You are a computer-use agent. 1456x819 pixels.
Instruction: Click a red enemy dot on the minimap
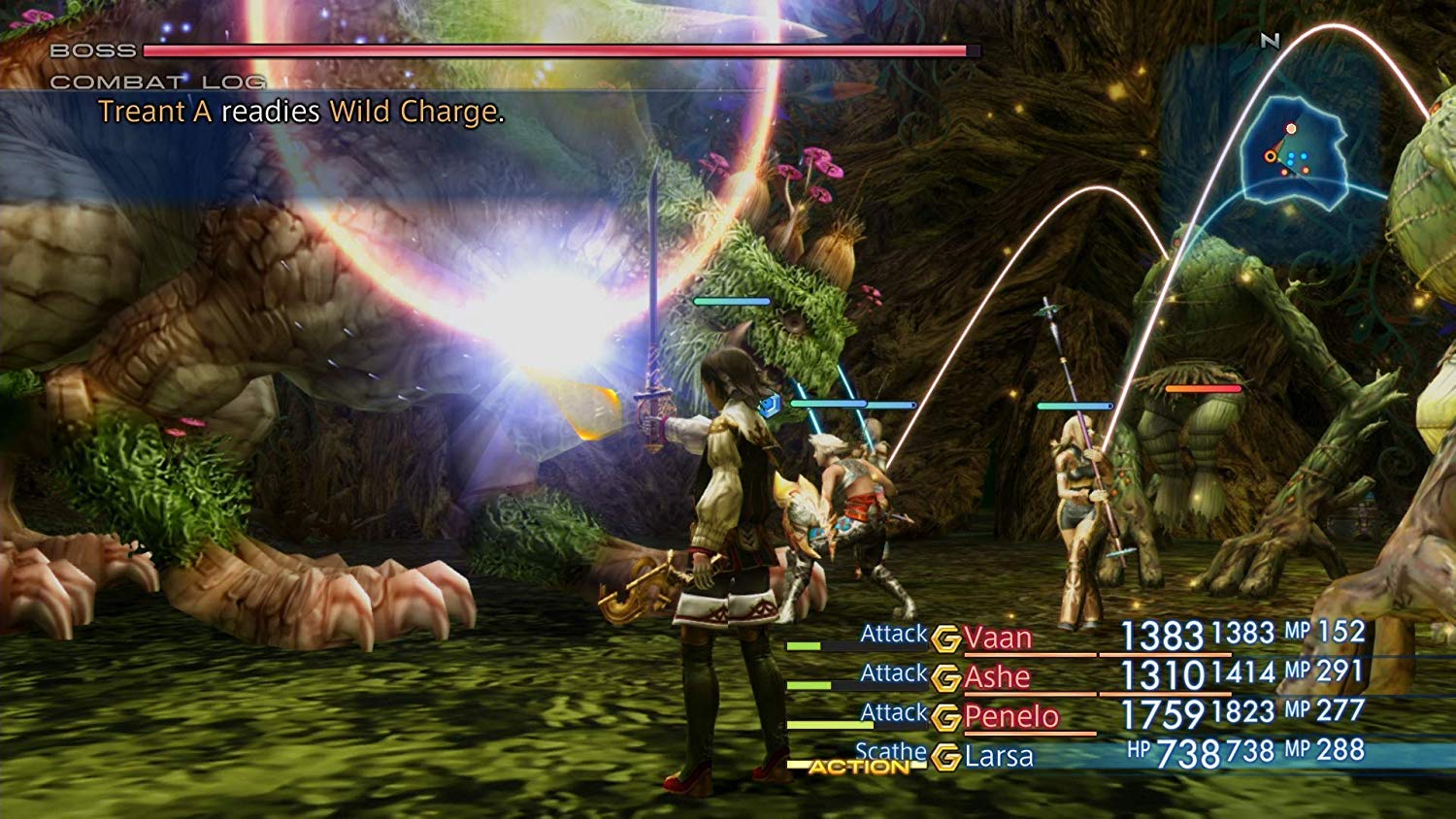[1306, 170]
